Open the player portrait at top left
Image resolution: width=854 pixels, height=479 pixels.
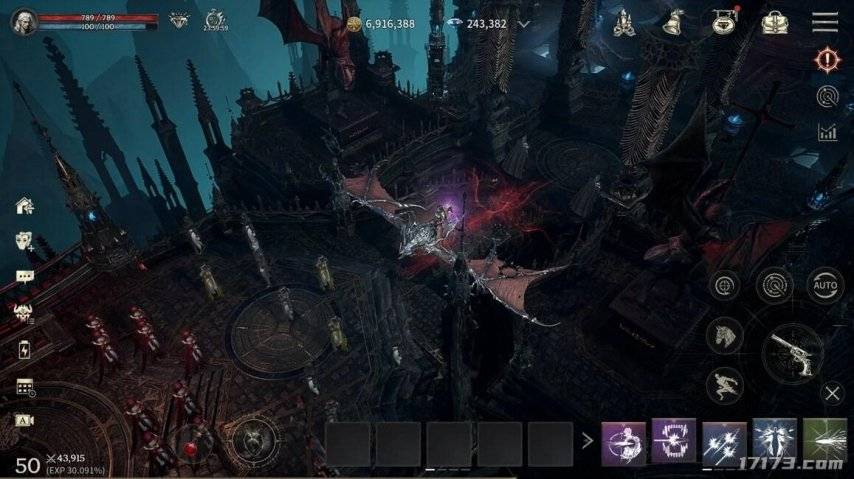click(x=23, y=22)
